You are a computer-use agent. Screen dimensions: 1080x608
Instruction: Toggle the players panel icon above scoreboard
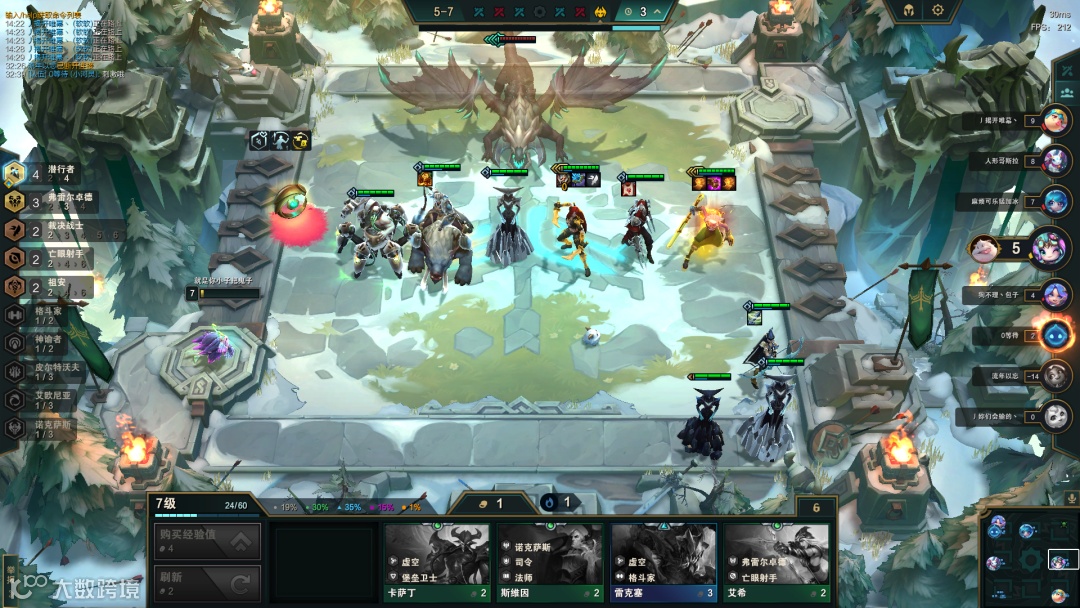tap(1065, 92)
